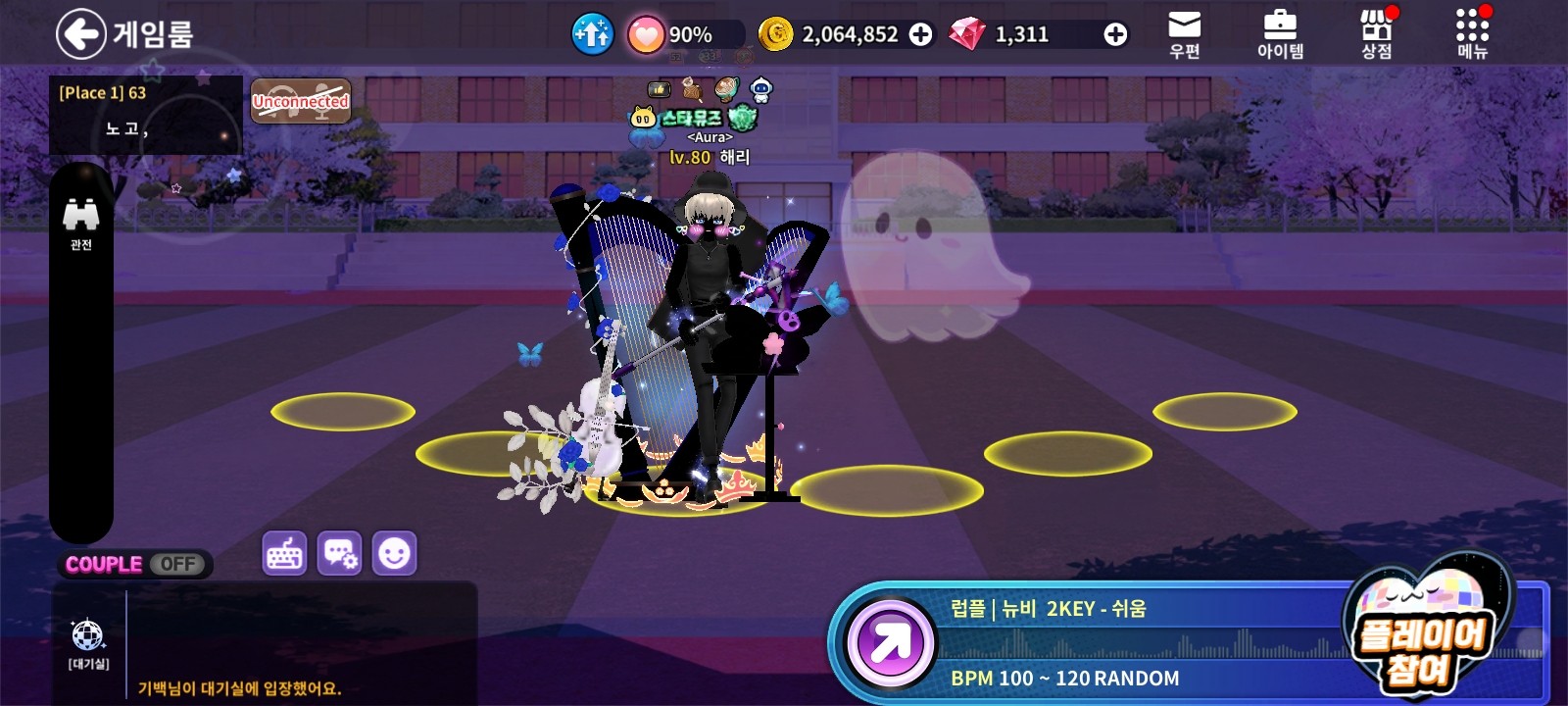Select the 대기실 disco ball chat channel
1568x706 pixels.
(88, 642)
